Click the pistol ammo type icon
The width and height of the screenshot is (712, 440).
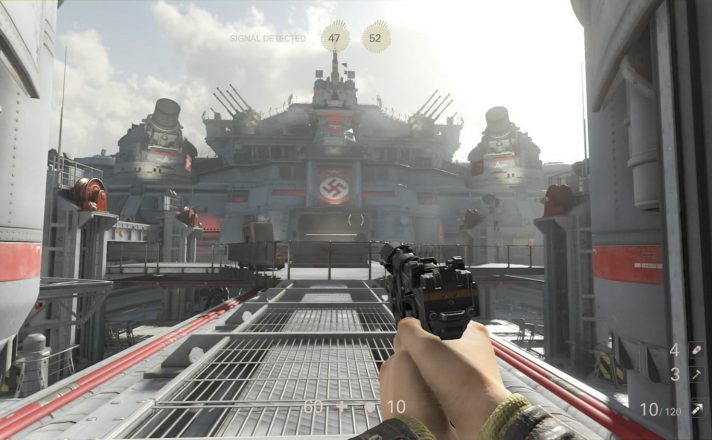point(696,409)
